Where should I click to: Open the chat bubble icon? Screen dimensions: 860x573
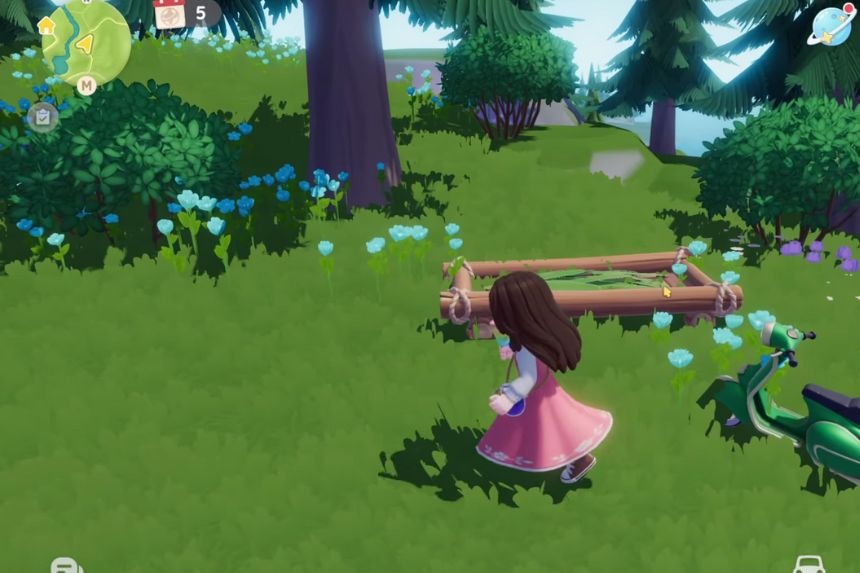(x=65, y=565)
